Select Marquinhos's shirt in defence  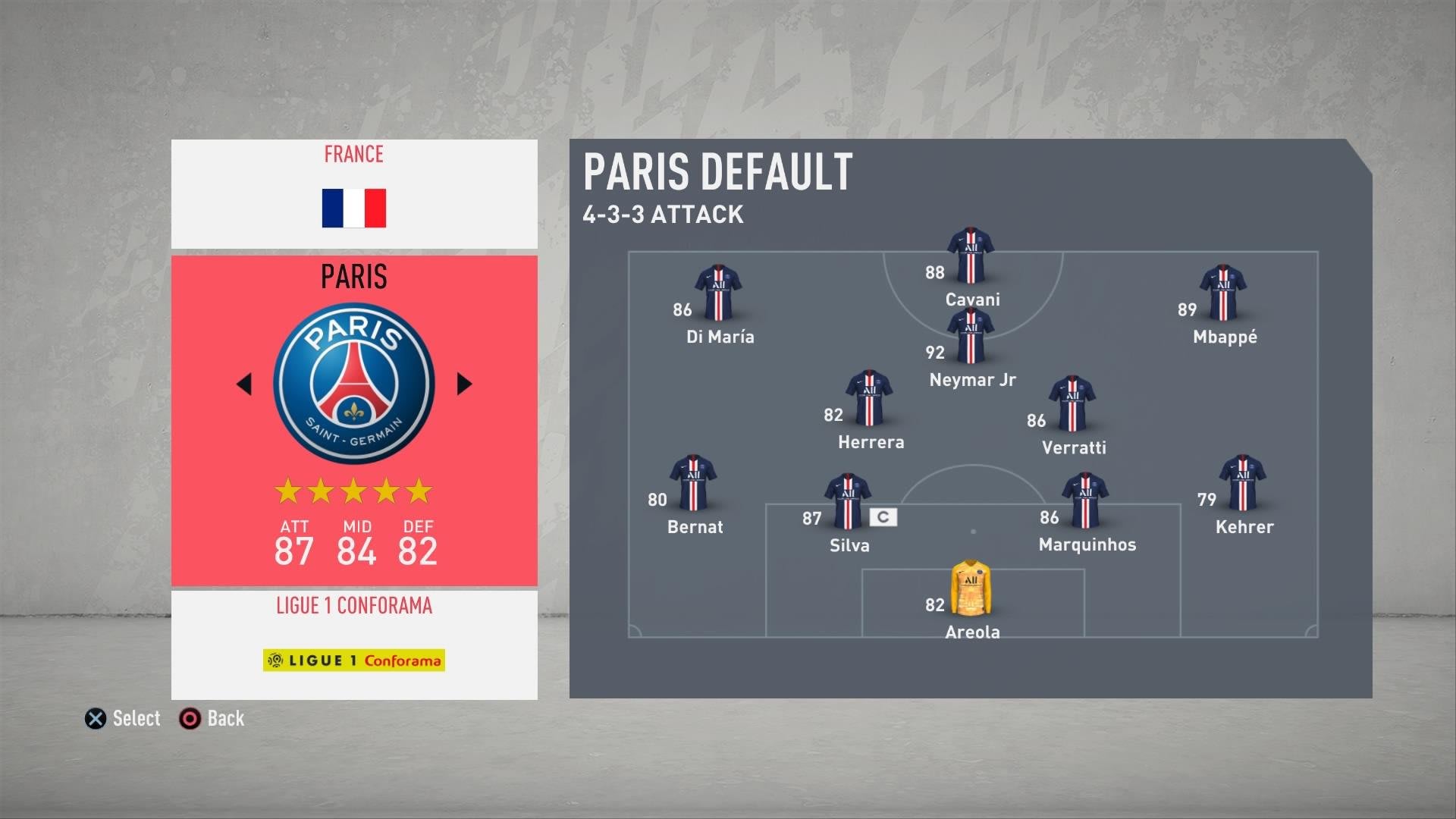click(1085, 500)
